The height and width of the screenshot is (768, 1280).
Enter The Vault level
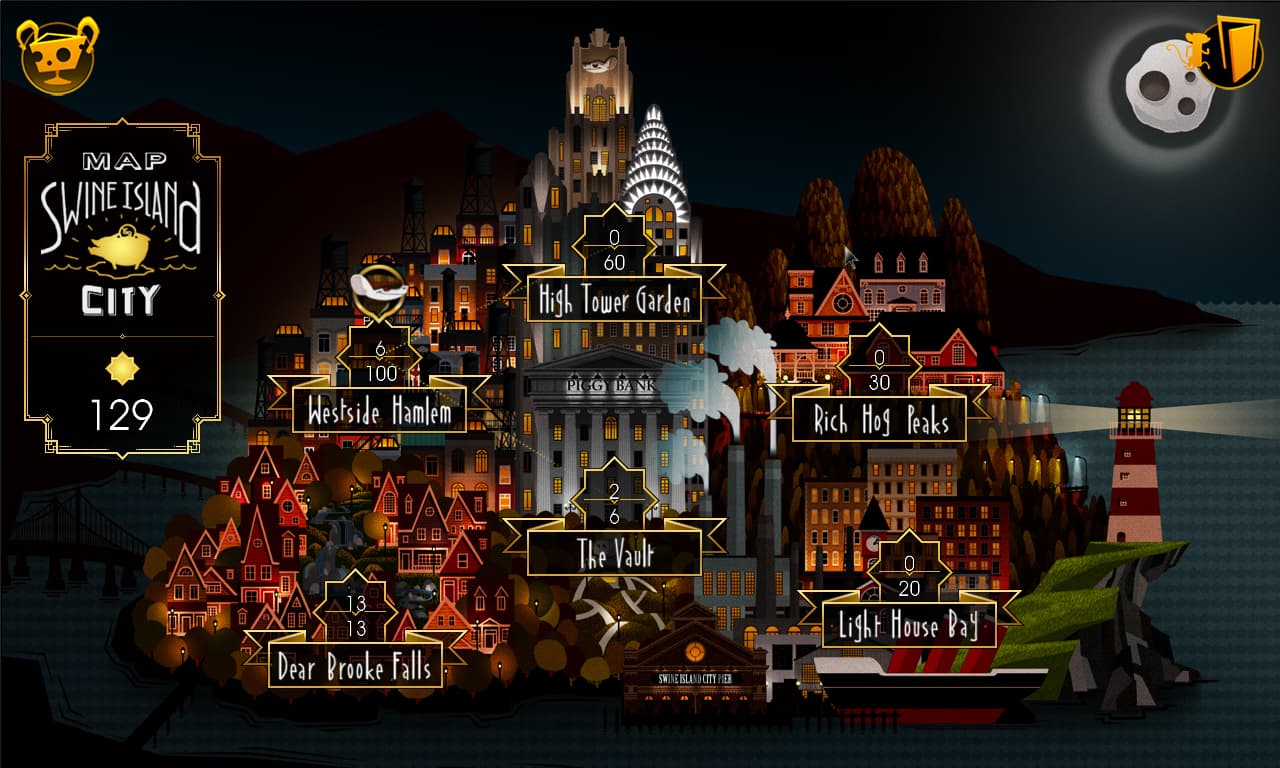(615, 553)
